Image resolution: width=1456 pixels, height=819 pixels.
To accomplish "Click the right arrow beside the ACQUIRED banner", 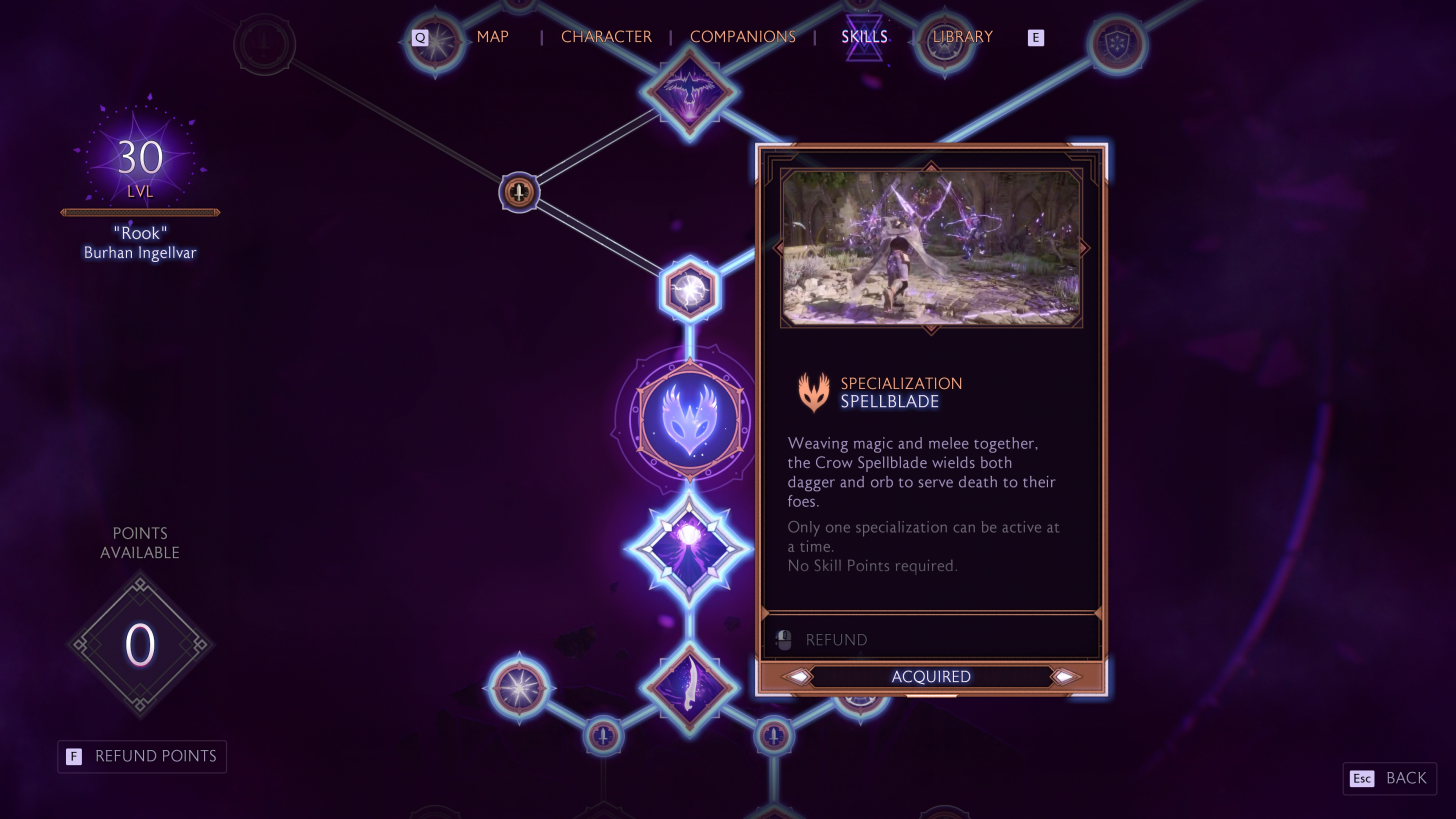I will [x=1065, y=677].
